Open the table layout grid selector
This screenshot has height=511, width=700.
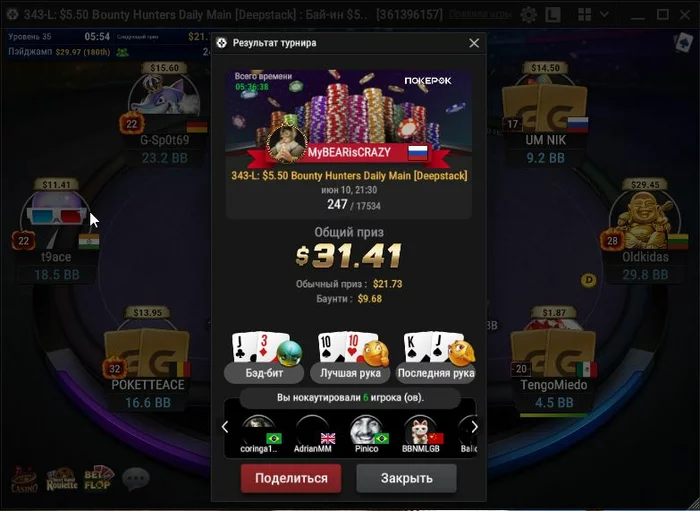(x=586, y=15)
